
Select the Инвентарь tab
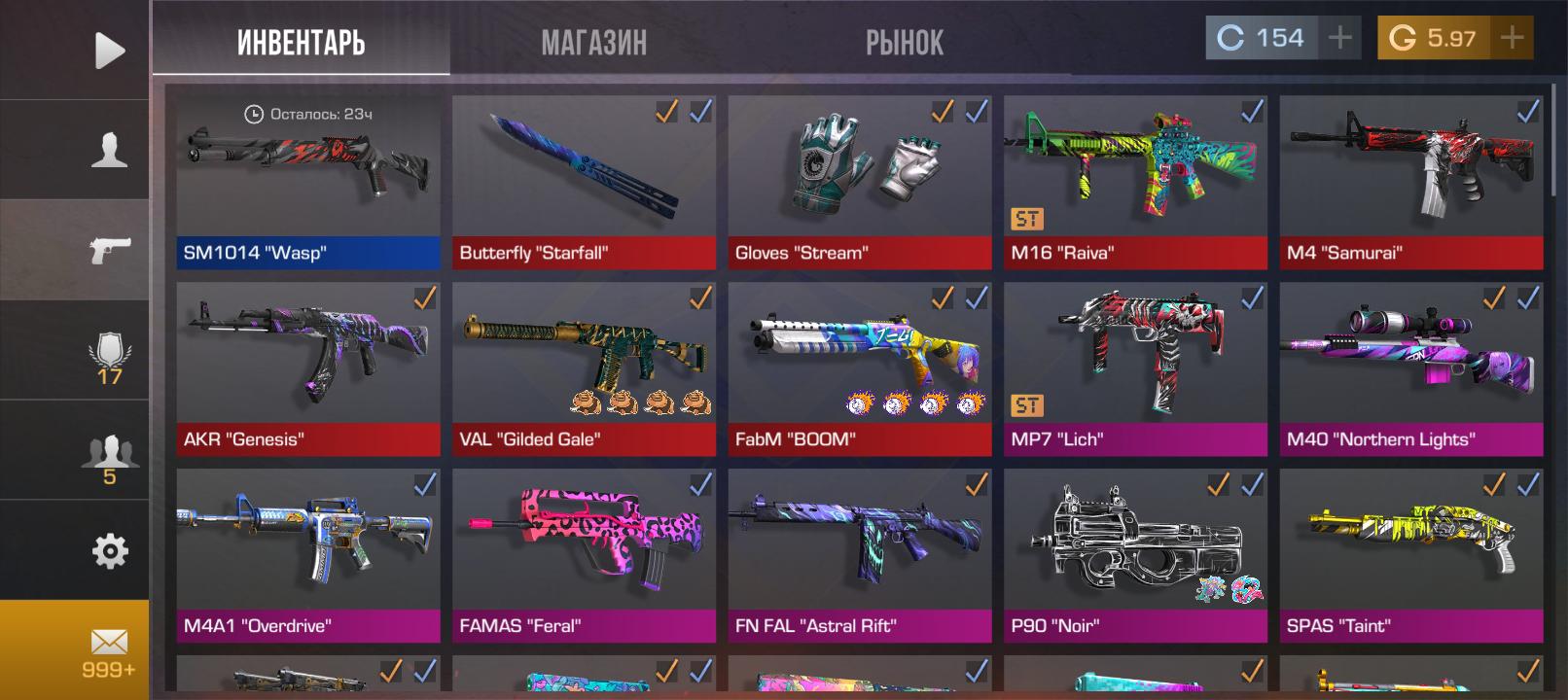coord(301,42)
